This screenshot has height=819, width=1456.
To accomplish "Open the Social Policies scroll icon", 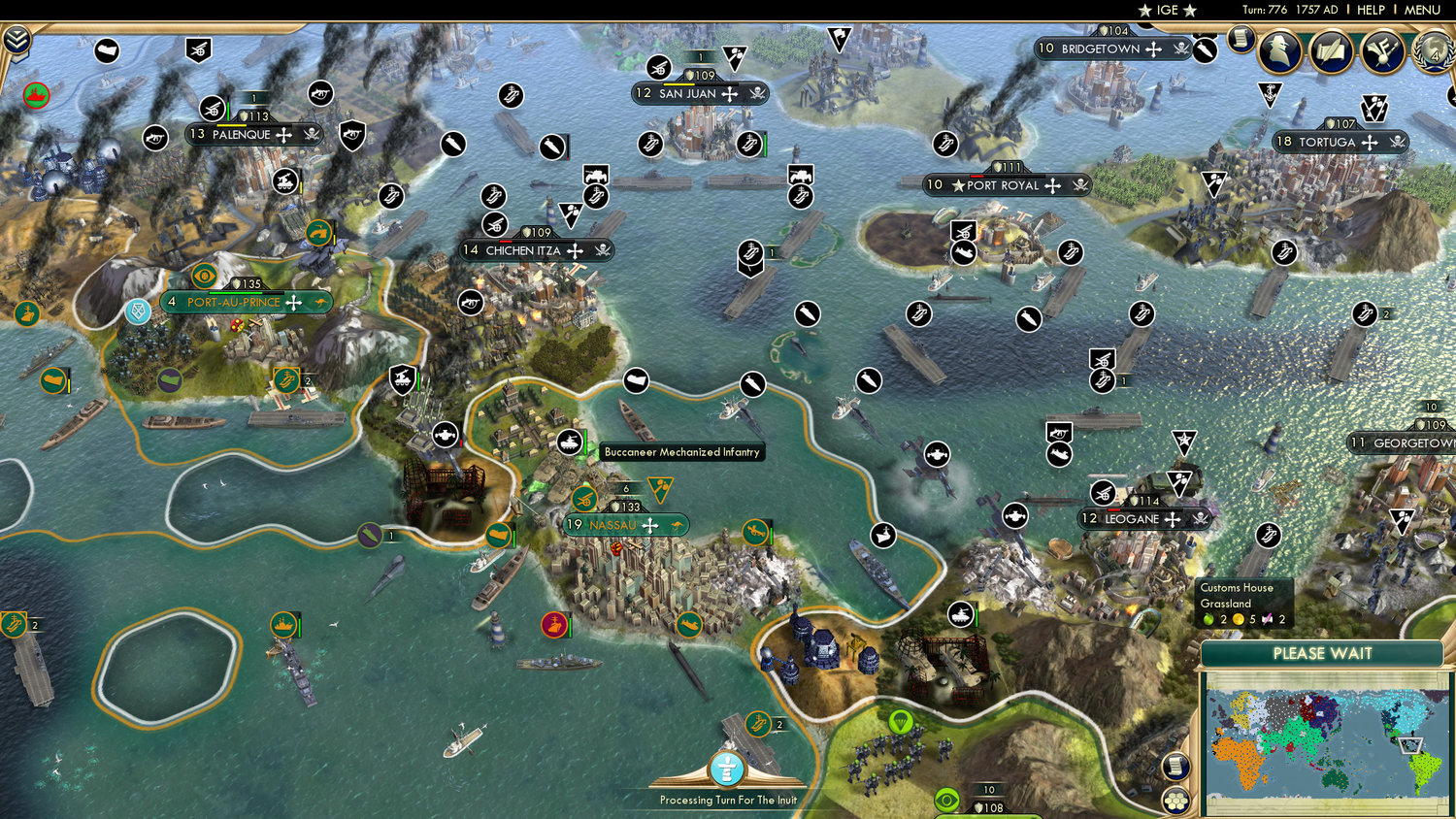I will coord(1330,50).
